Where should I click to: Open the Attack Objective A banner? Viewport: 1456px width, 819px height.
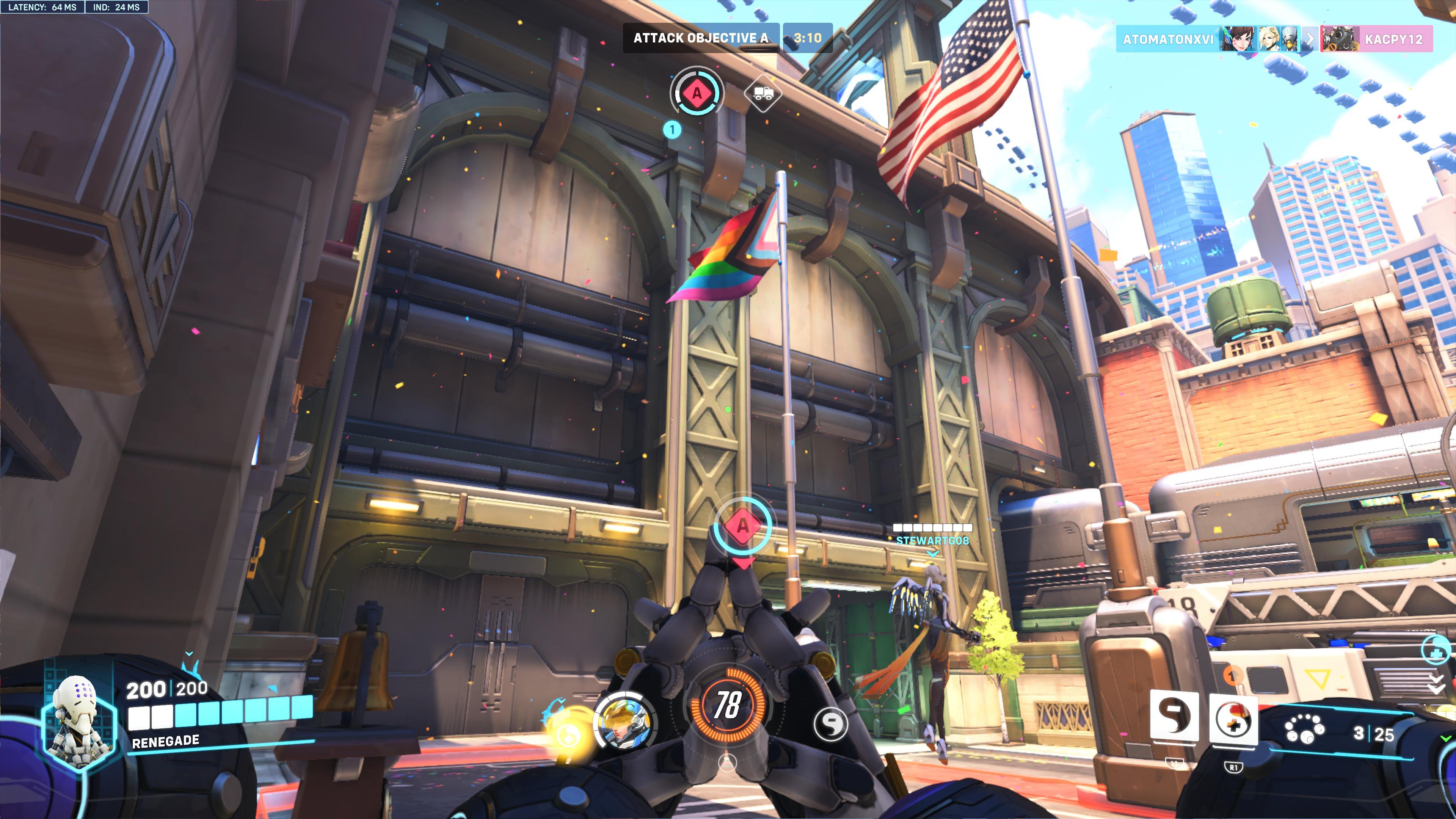[700, 38]
